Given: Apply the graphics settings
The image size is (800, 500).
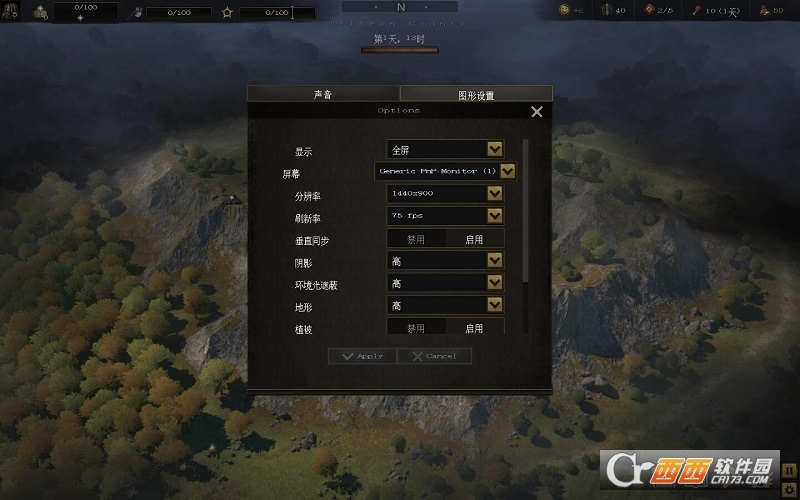Looking at the screenshot, I should [x=362, y=356].
